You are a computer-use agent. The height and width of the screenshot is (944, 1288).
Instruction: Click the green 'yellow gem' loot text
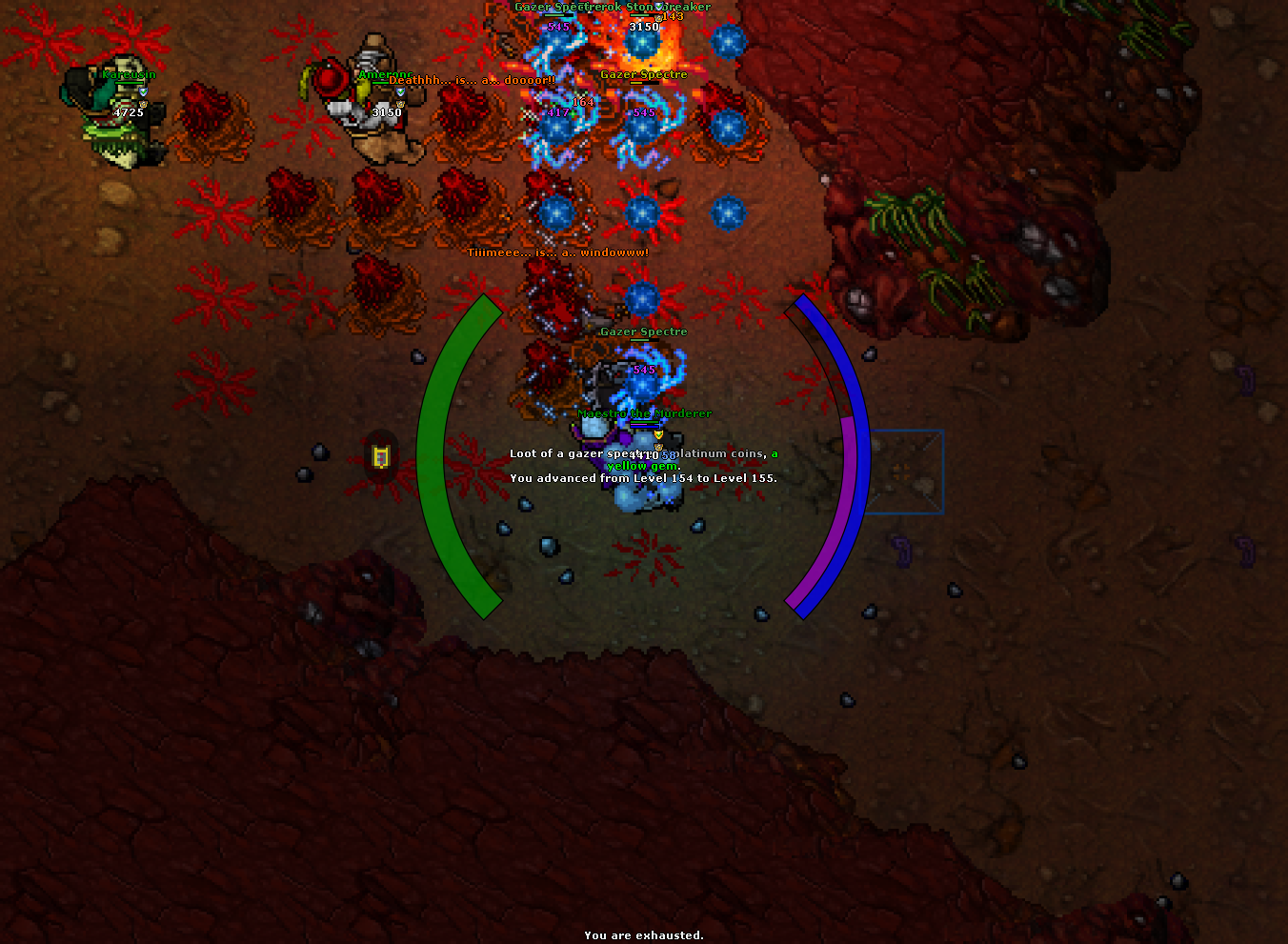[x=642, y=466]
